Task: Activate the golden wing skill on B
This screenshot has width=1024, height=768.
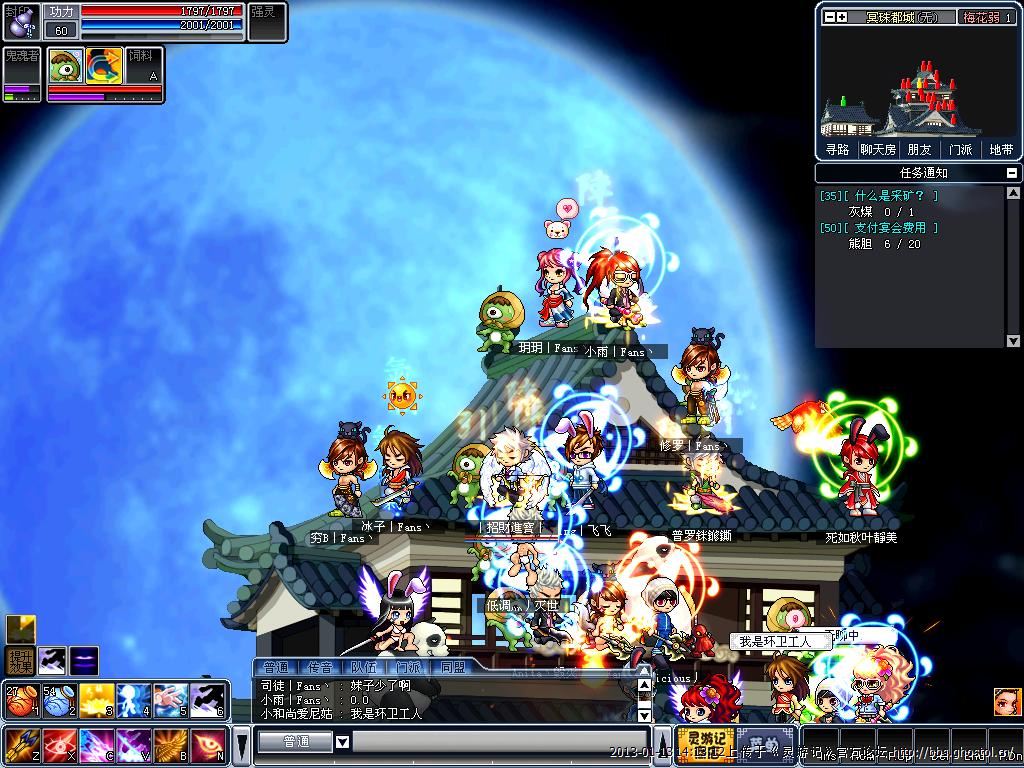Action: pos(170,745)
